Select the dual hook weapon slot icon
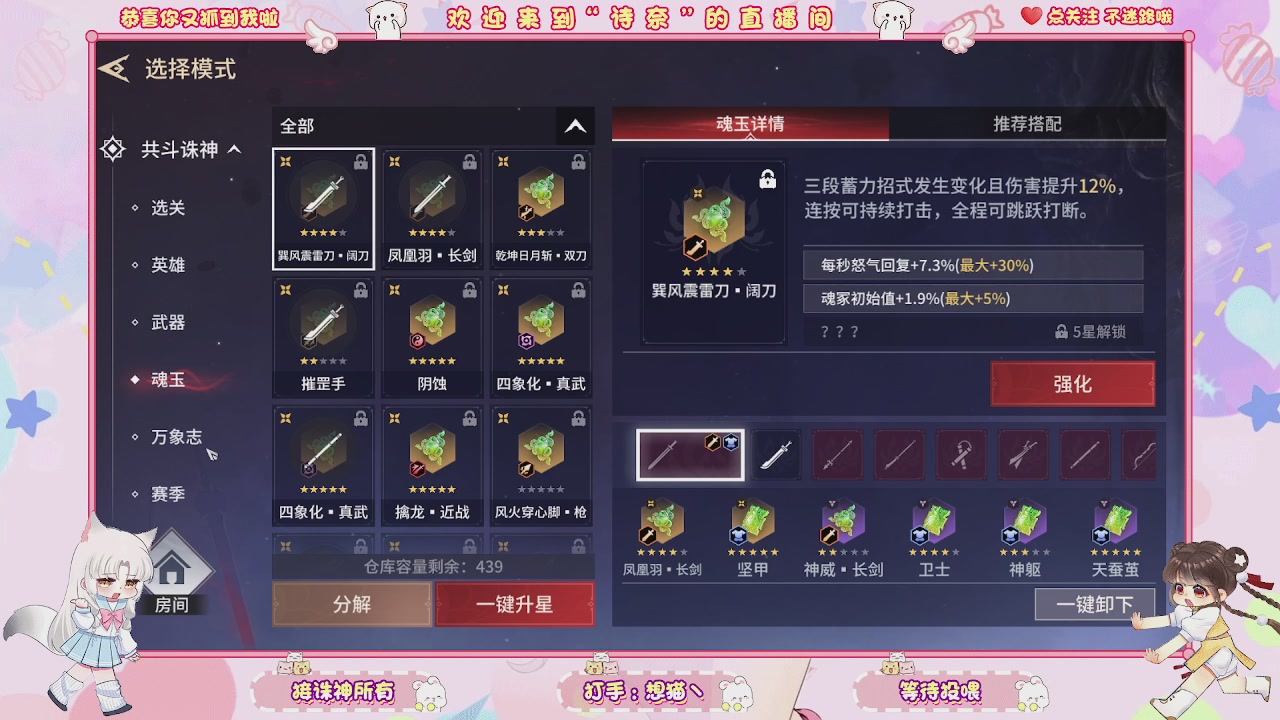Image resolution: width=1280 pixels, height=720 pixels. pyautogui.click(x=961, y=454)
